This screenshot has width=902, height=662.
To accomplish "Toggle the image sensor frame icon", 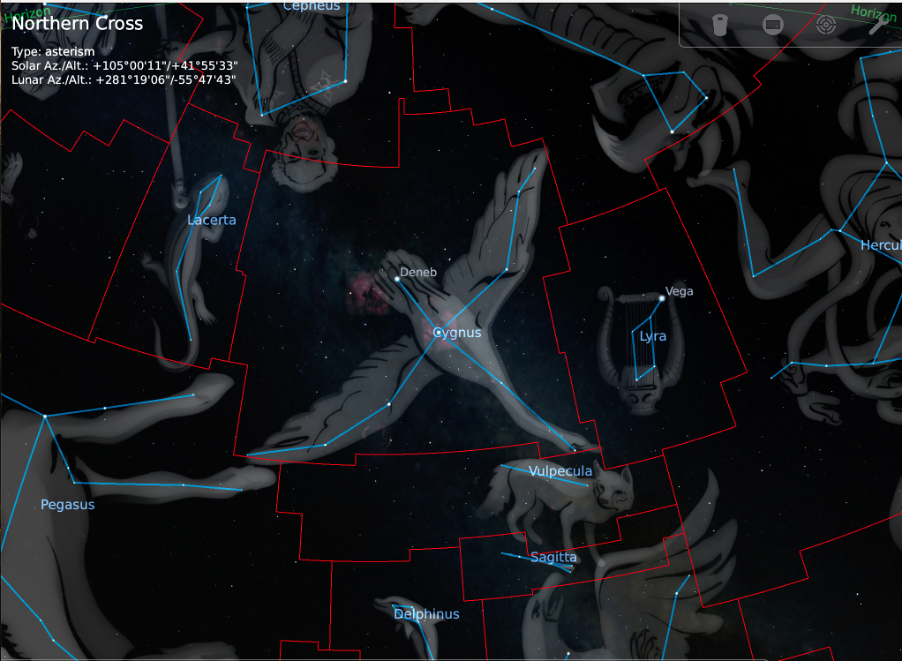I will 772,25.
